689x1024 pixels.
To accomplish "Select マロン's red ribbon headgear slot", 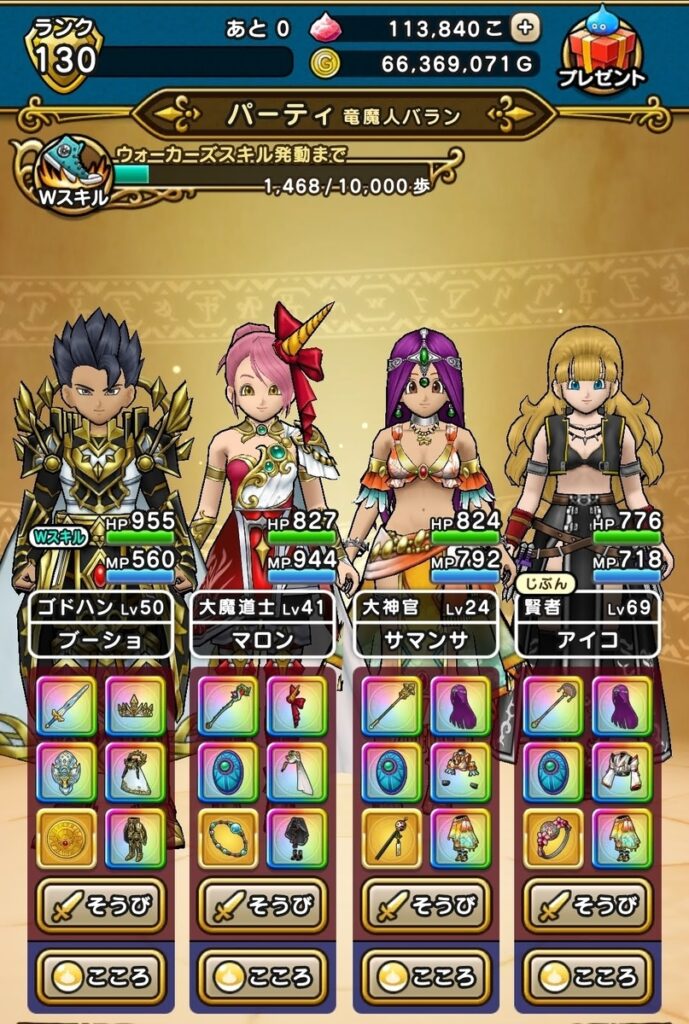I will (297, 706).
